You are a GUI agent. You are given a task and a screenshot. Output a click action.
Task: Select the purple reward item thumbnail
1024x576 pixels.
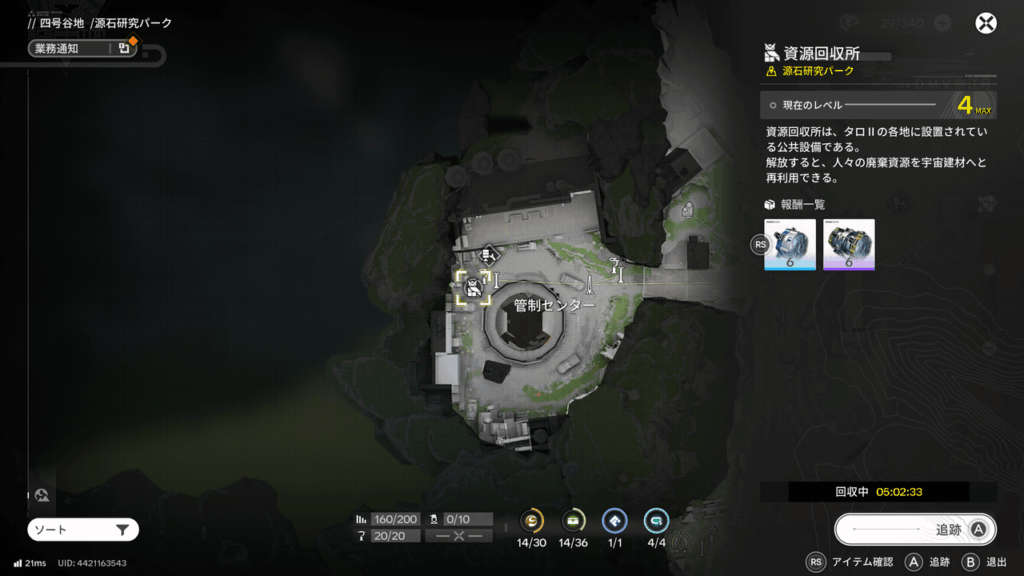click(x=849, y=244)
